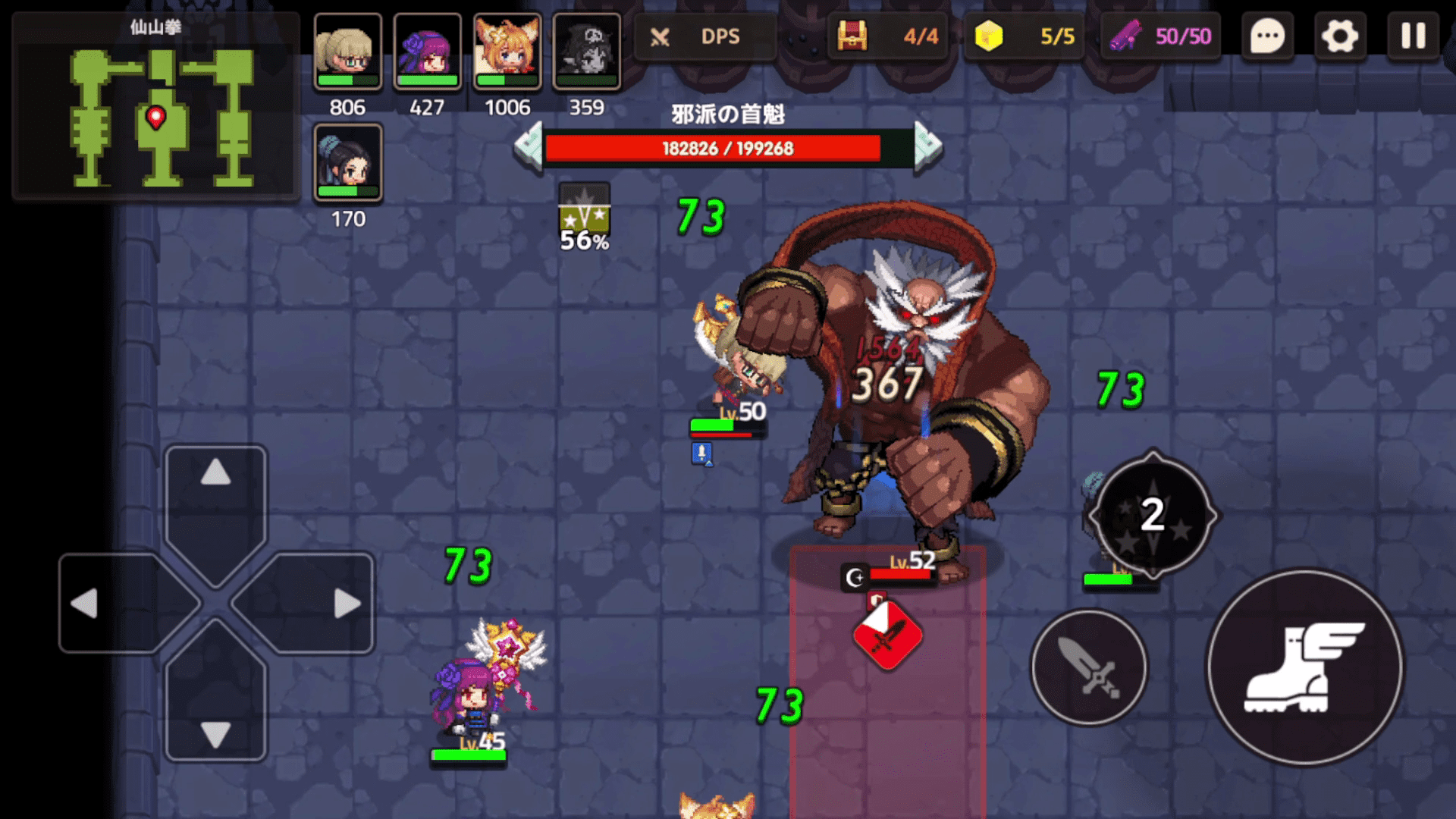The image size is (1456, 819).
Task: Tap the left arrow on the d-pad
Action: pos(85,604)
